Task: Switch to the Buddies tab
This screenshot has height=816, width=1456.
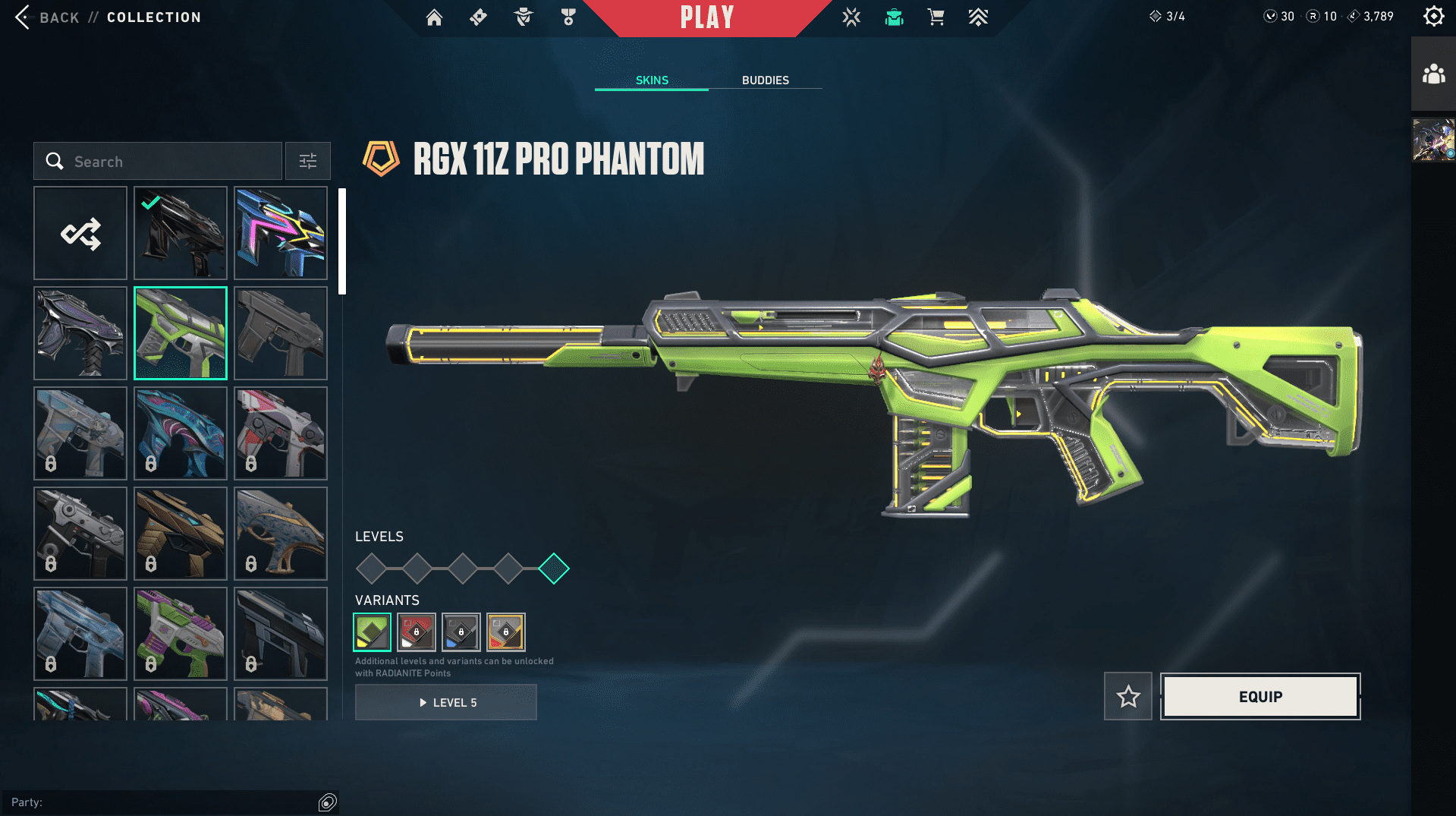Action: [x=765, y=80]
